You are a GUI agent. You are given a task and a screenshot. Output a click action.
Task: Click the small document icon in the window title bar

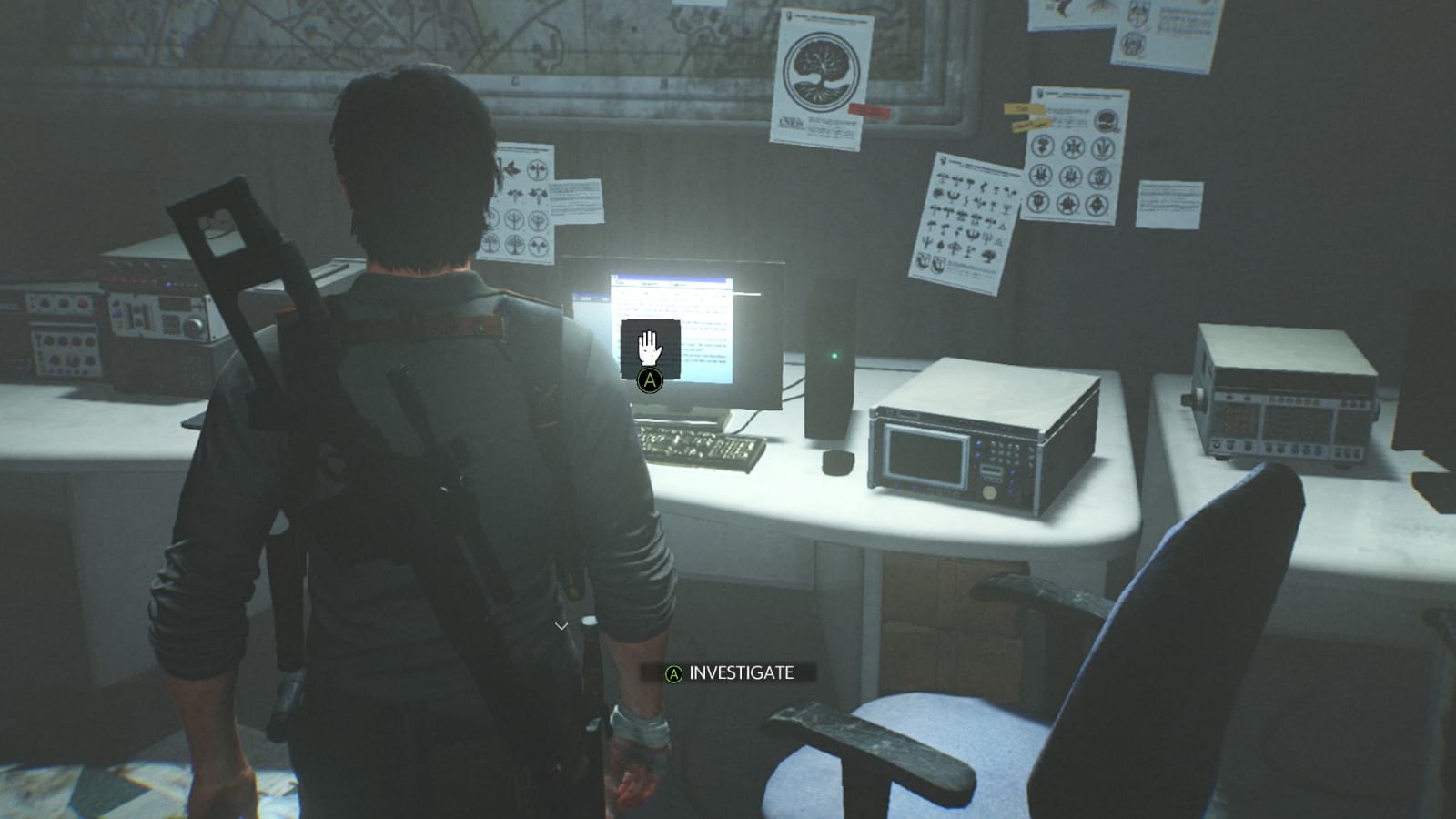tap(615, 276)
